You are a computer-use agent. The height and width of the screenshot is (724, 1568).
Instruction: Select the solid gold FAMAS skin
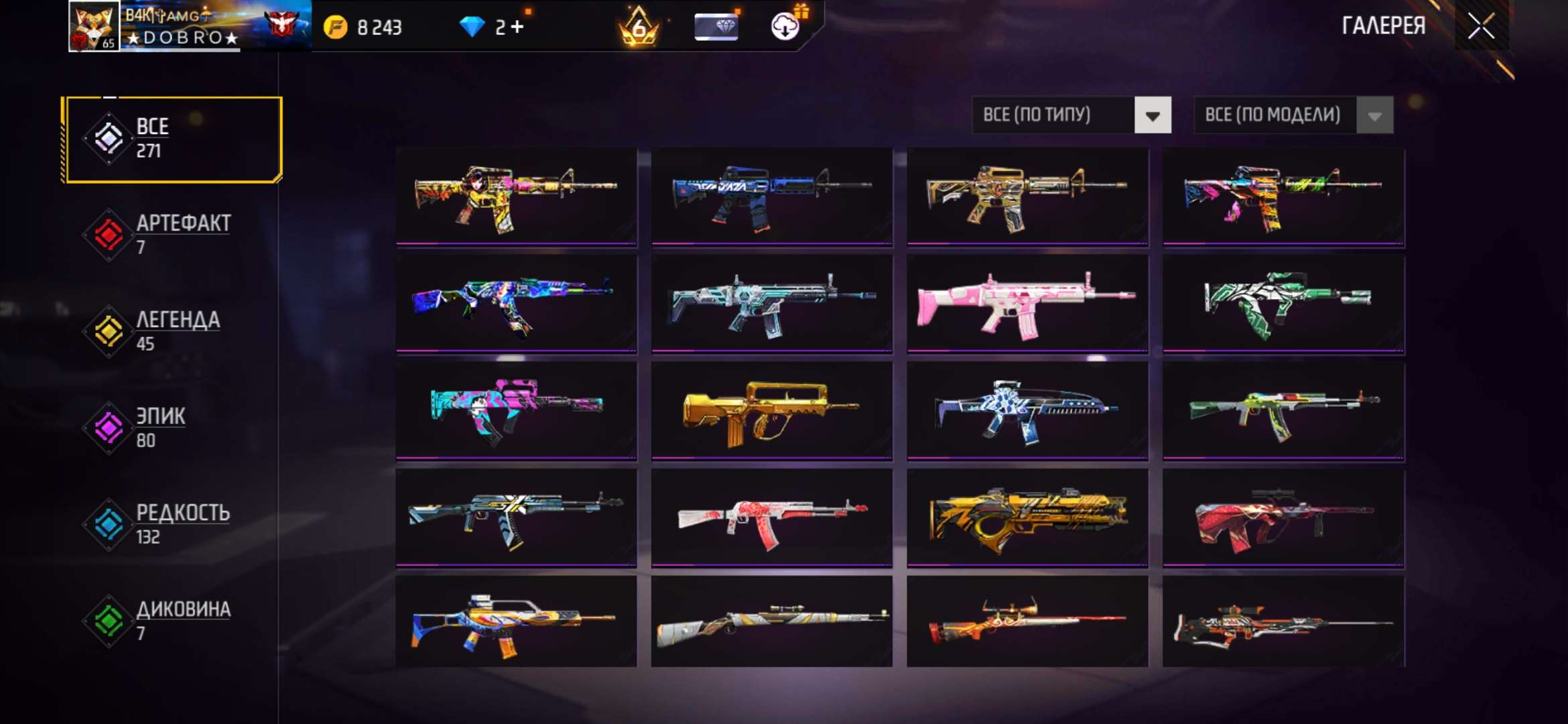(x=771, y=410)
